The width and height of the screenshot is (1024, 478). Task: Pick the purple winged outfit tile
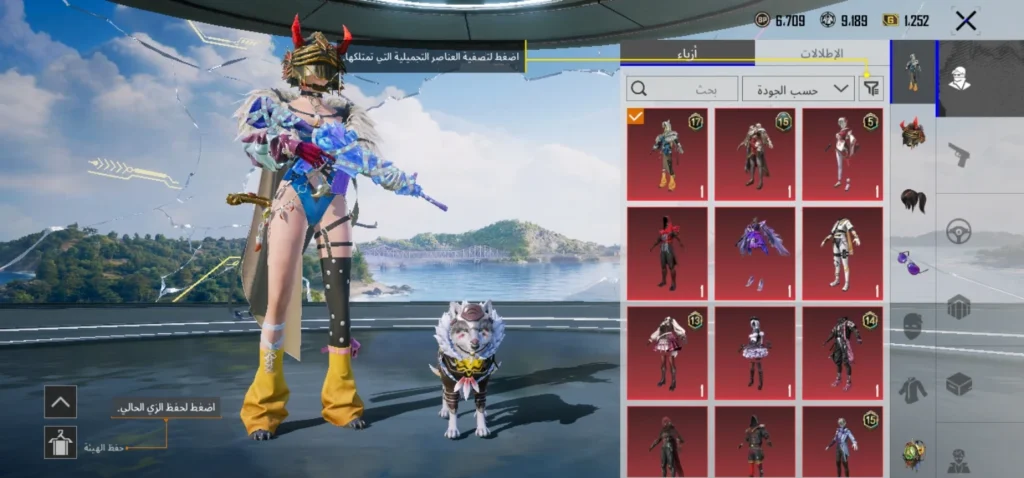coord(755,253)
